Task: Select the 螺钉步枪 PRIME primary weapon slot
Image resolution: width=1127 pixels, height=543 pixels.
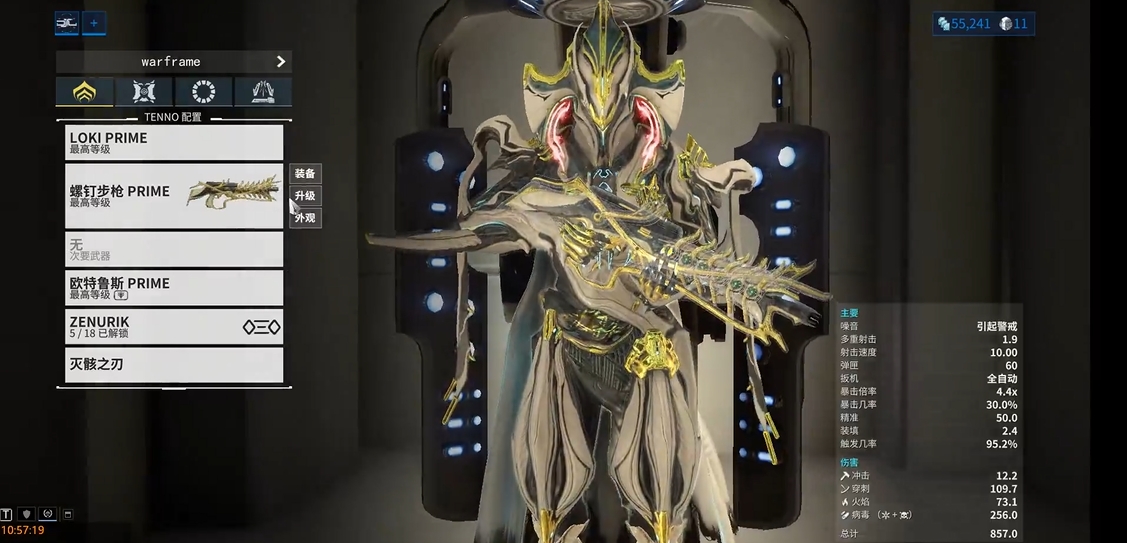Action: click(x=174, y=195)
